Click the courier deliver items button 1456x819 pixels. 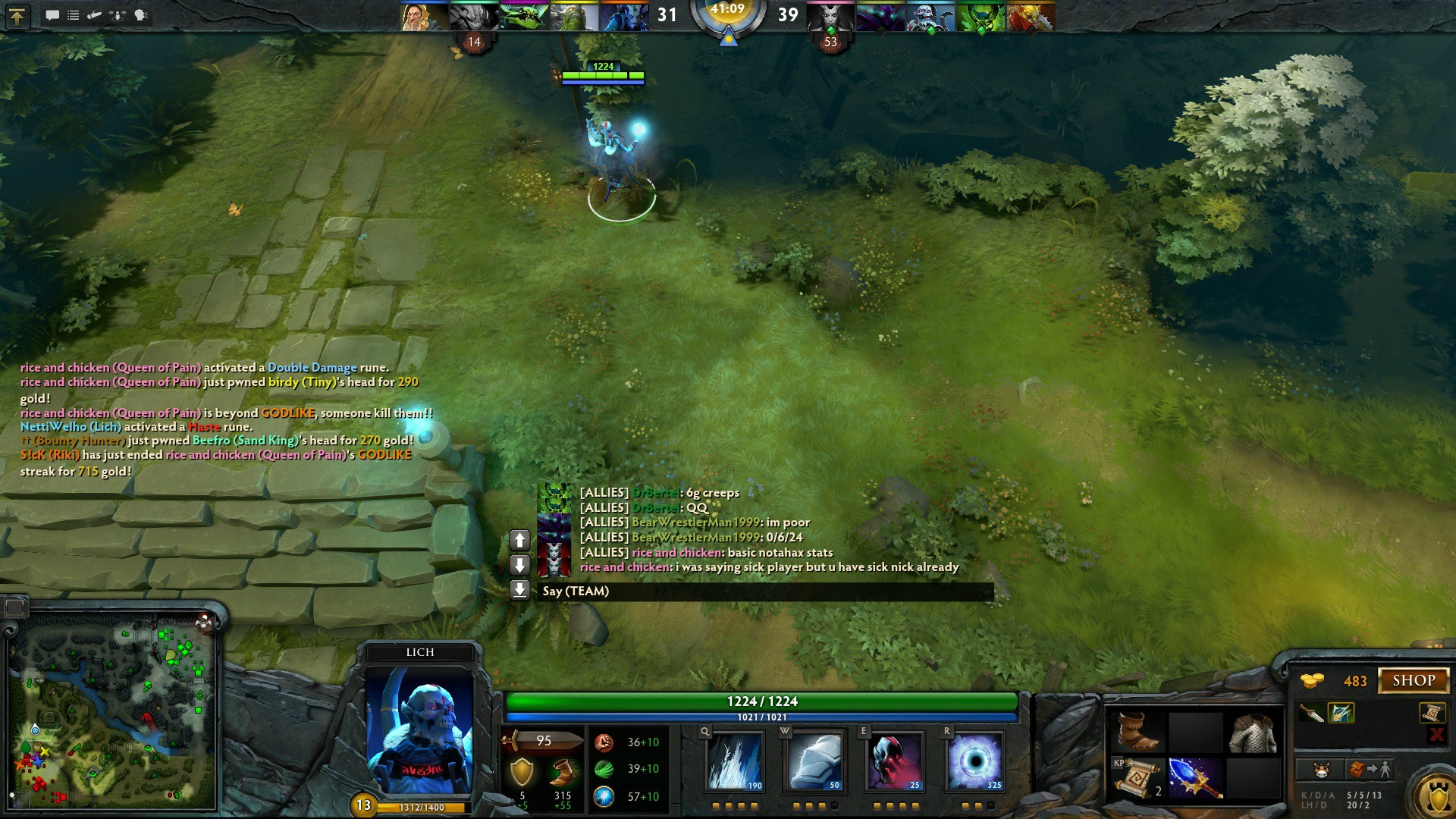click(1370, 770)
